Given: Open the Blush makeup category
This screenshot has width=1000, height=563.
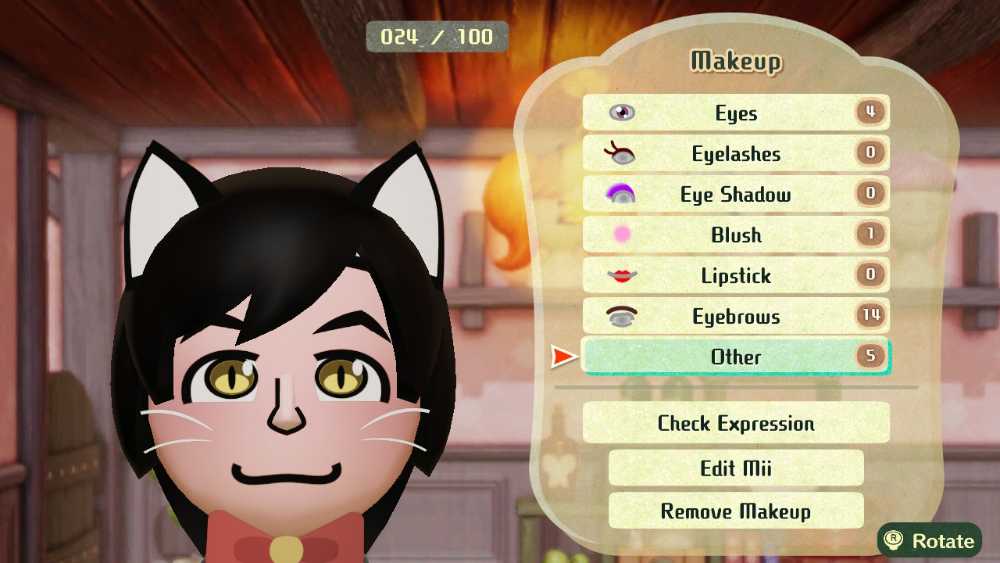Looking at the screenshot, I should (735, 236).
